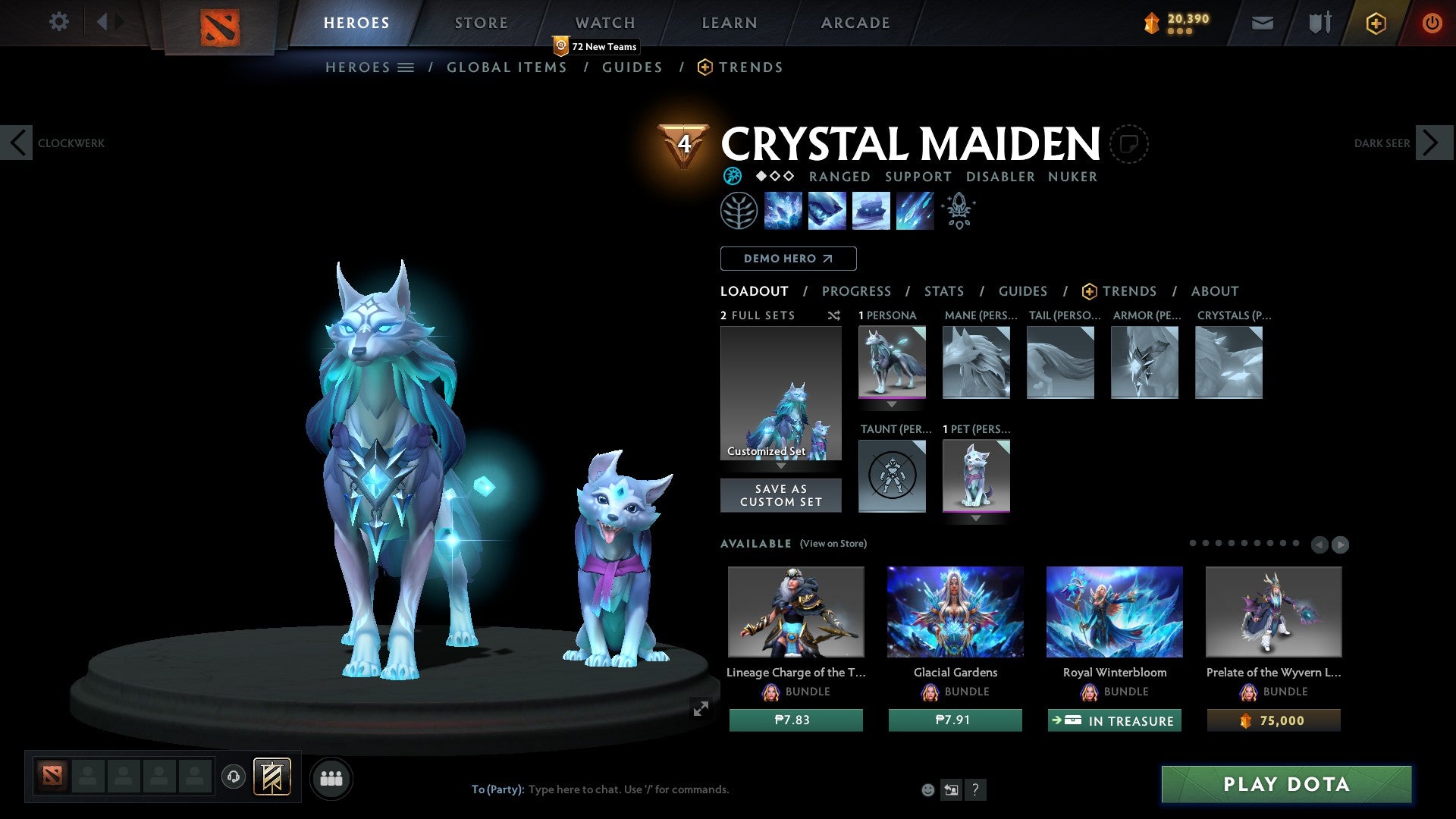Toggle party voice chat headset icon

tap(234, 777)
